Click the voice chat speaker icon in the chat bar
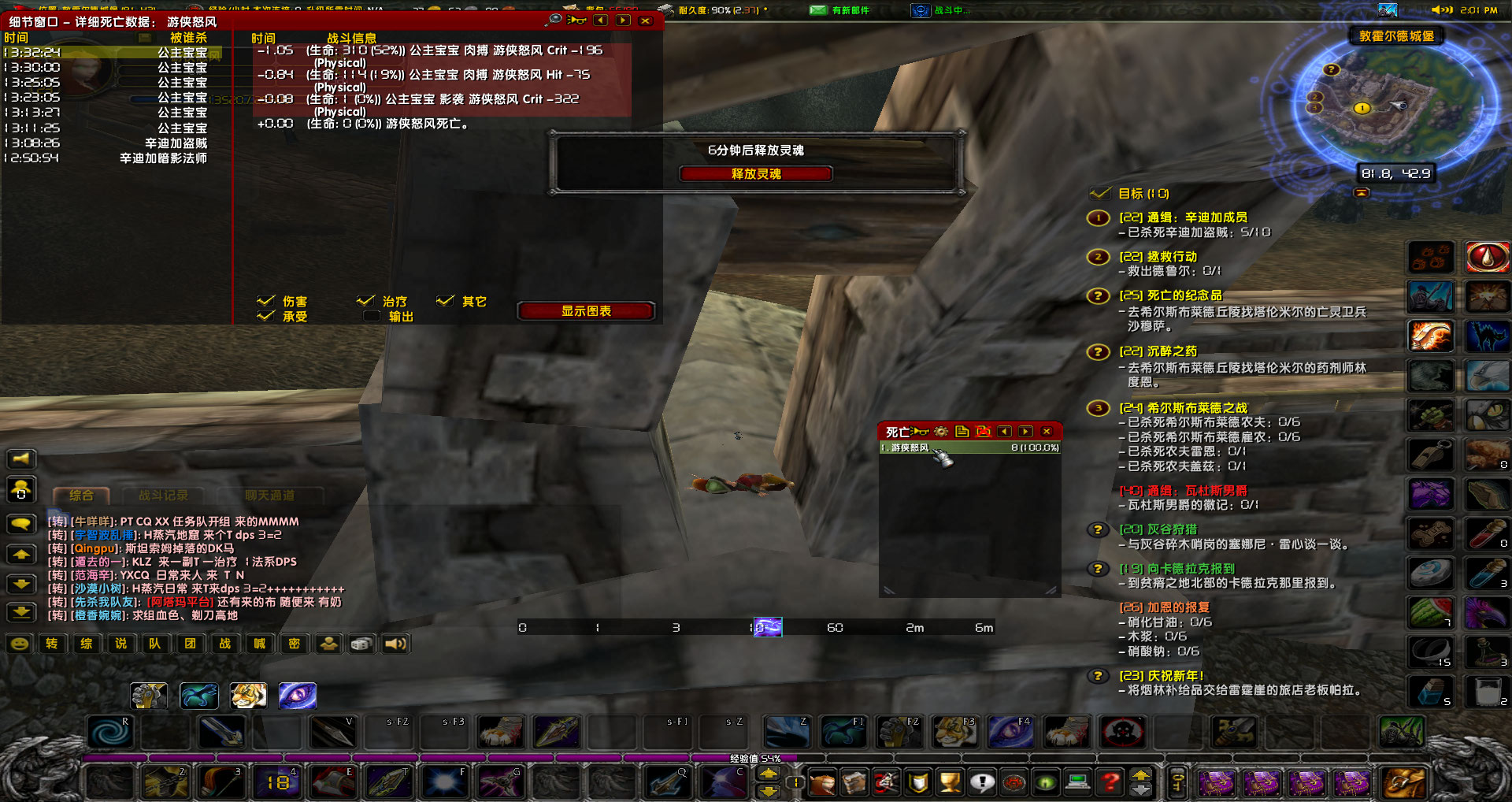The width and height of the screenshot is (1512, 802). click(395, 644)
